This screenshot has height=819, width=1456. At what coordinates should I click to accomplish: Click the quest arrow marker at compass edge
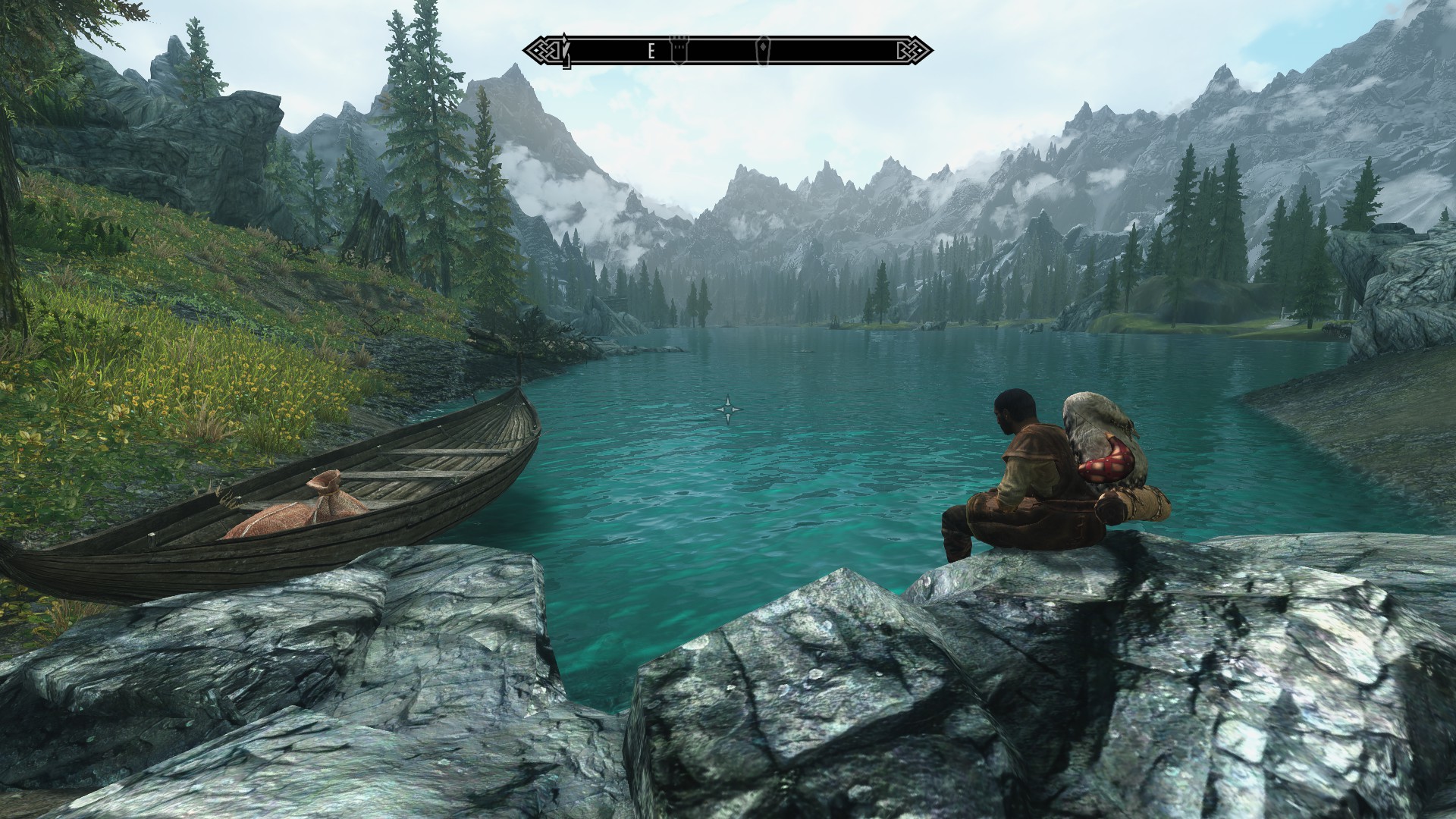tap(564, 49)
